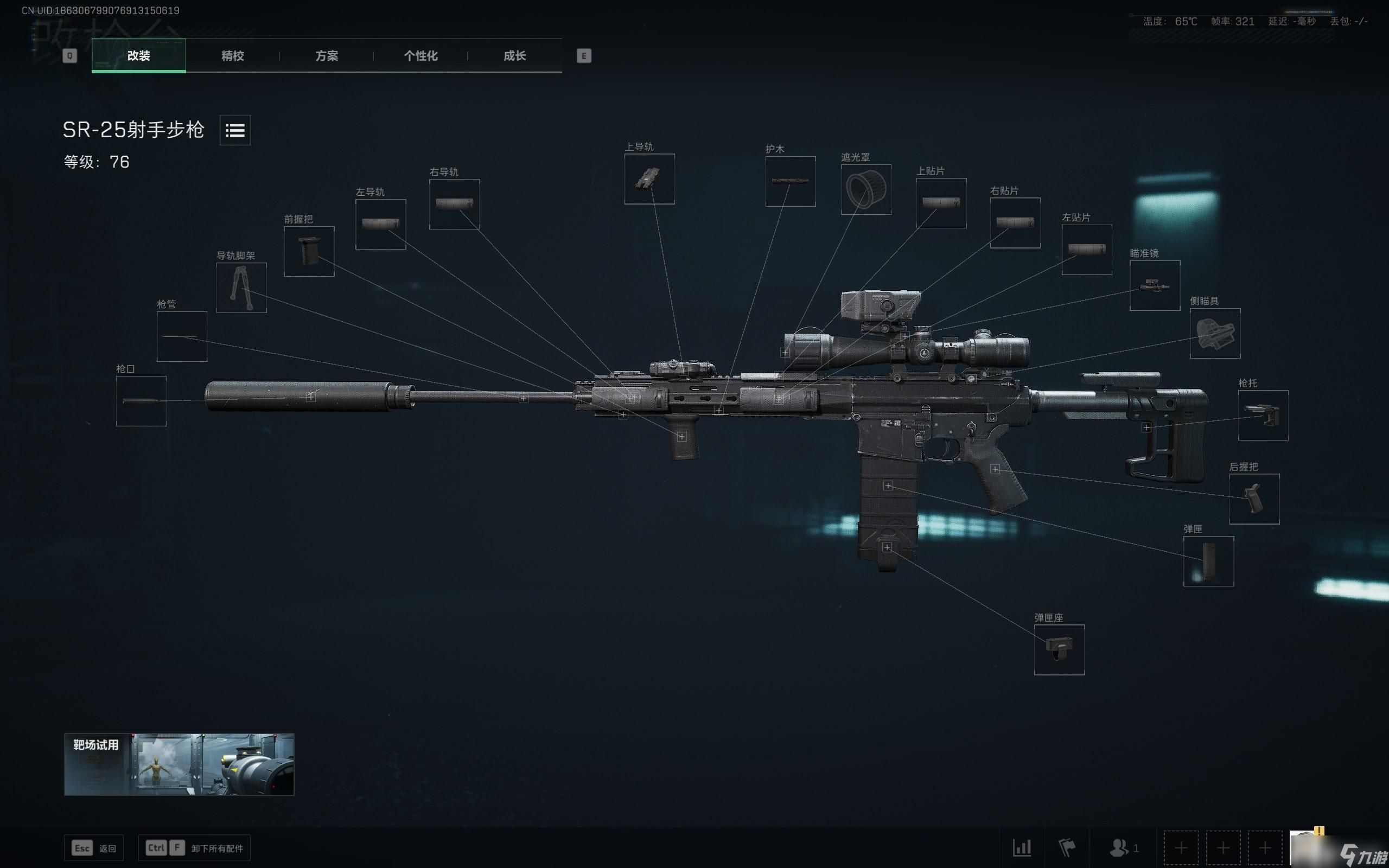The image size is (1389, 868).
Task: Select the 枪口 muzzle attachment slot
Action: point(141,401)
